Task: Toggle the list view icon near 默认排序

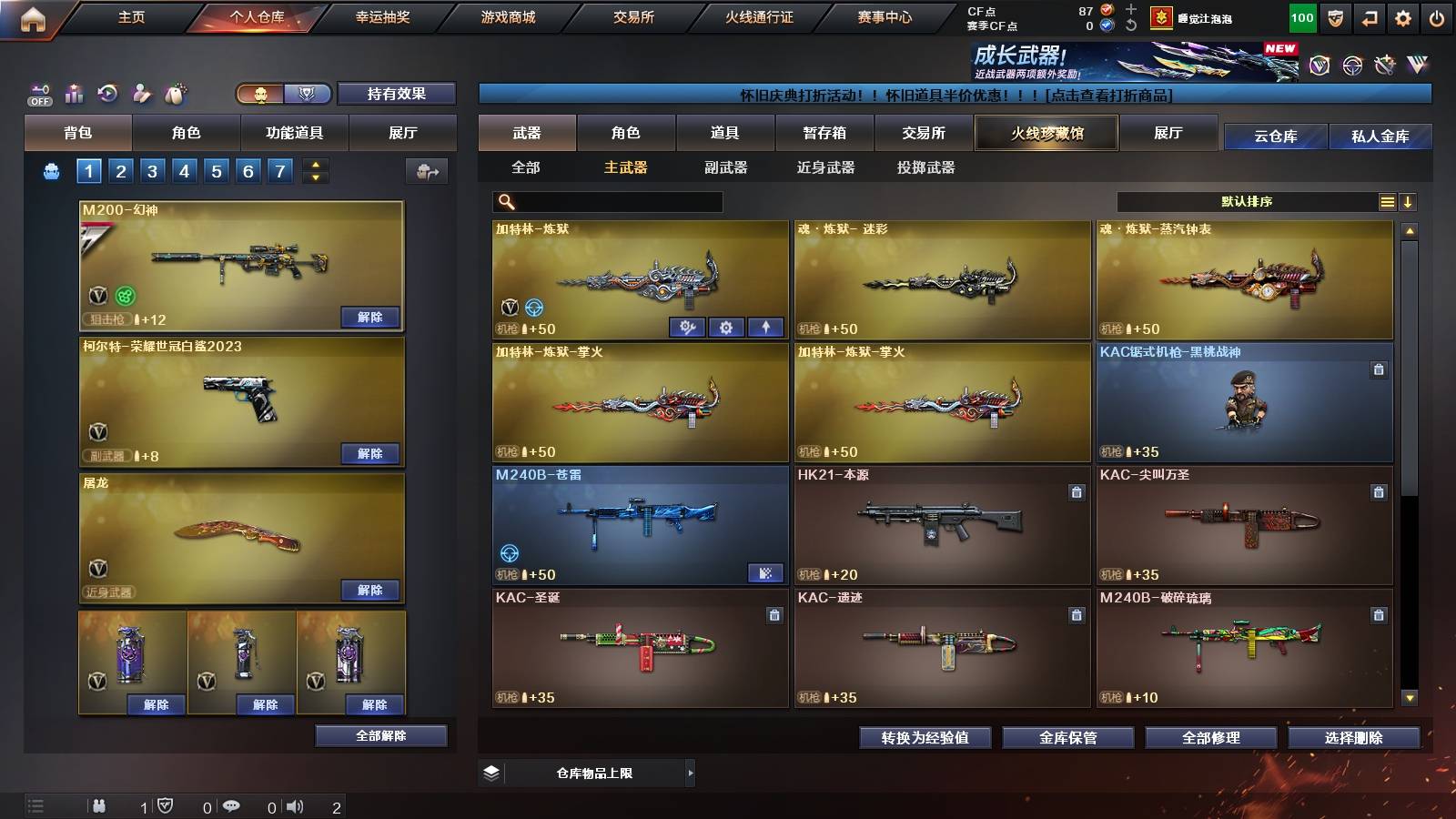Action: point(1386,202)
